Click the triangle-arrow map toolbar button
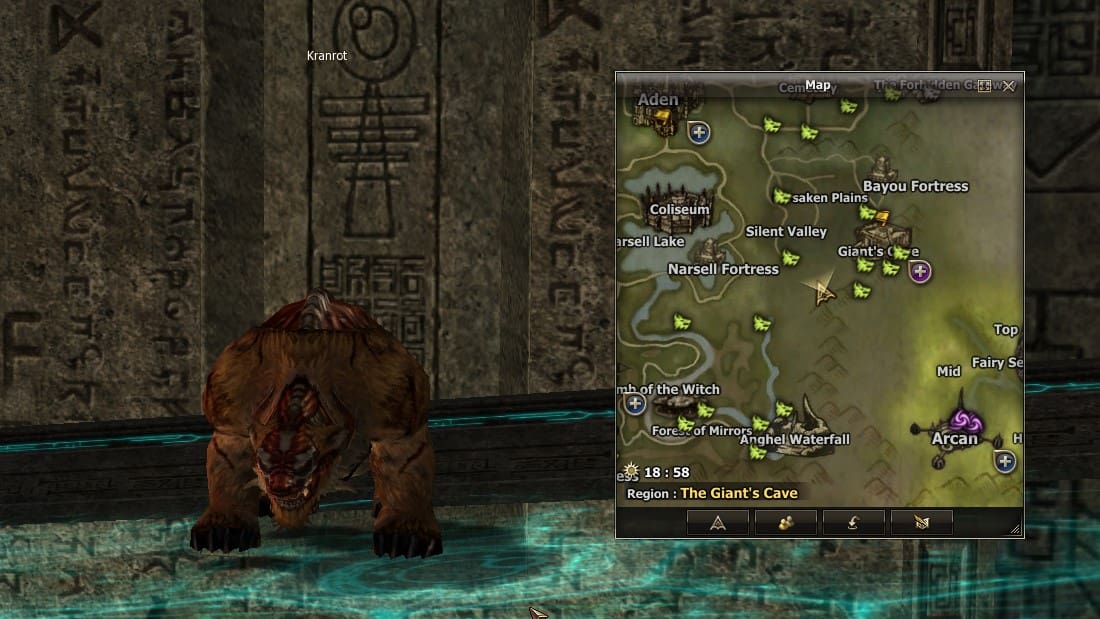The width and height of the screenshot is (1100, 619). (717, 522)
